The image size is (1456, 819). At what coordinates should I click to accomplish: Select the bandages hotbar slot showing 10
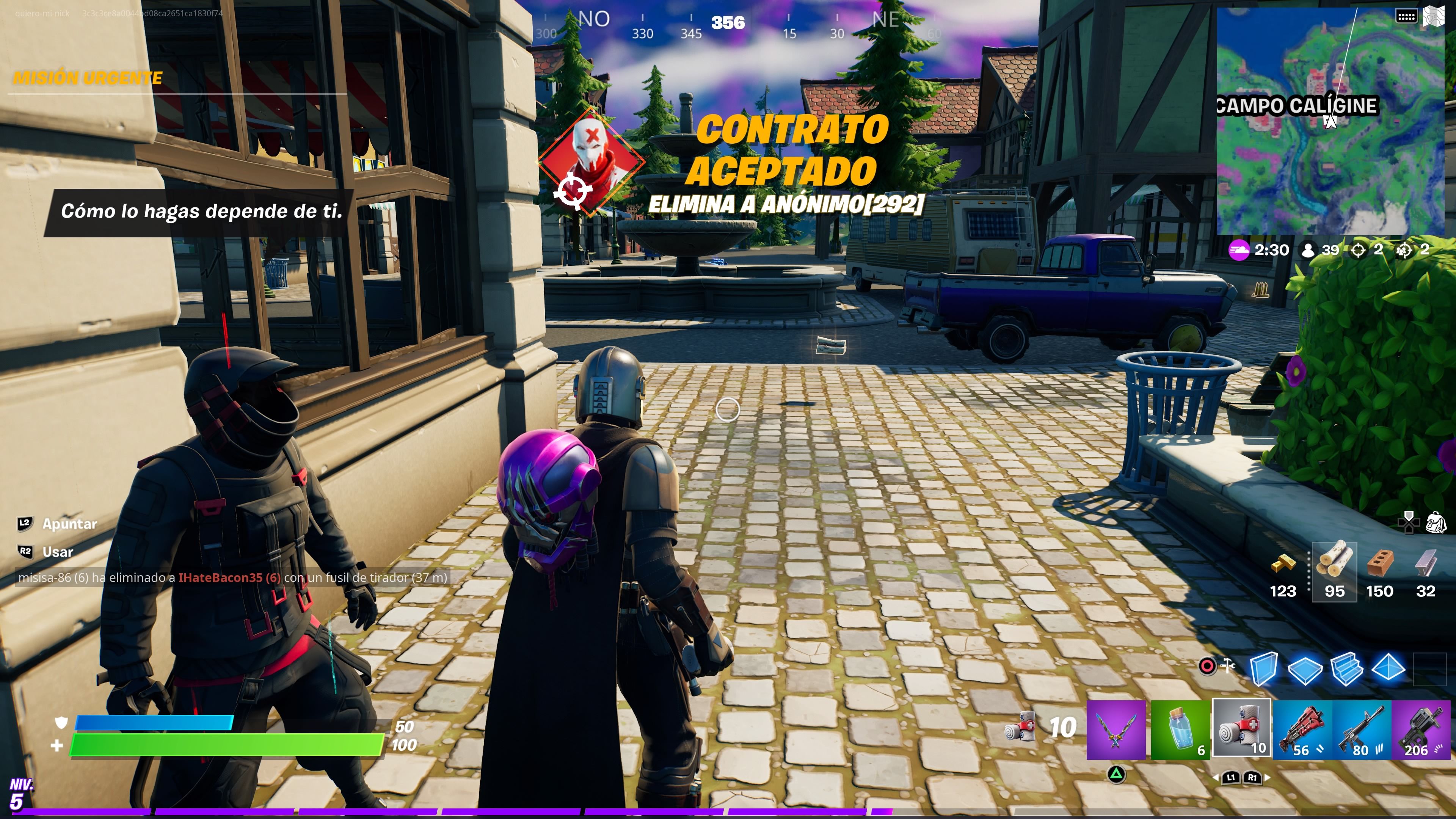(1242, 729)
